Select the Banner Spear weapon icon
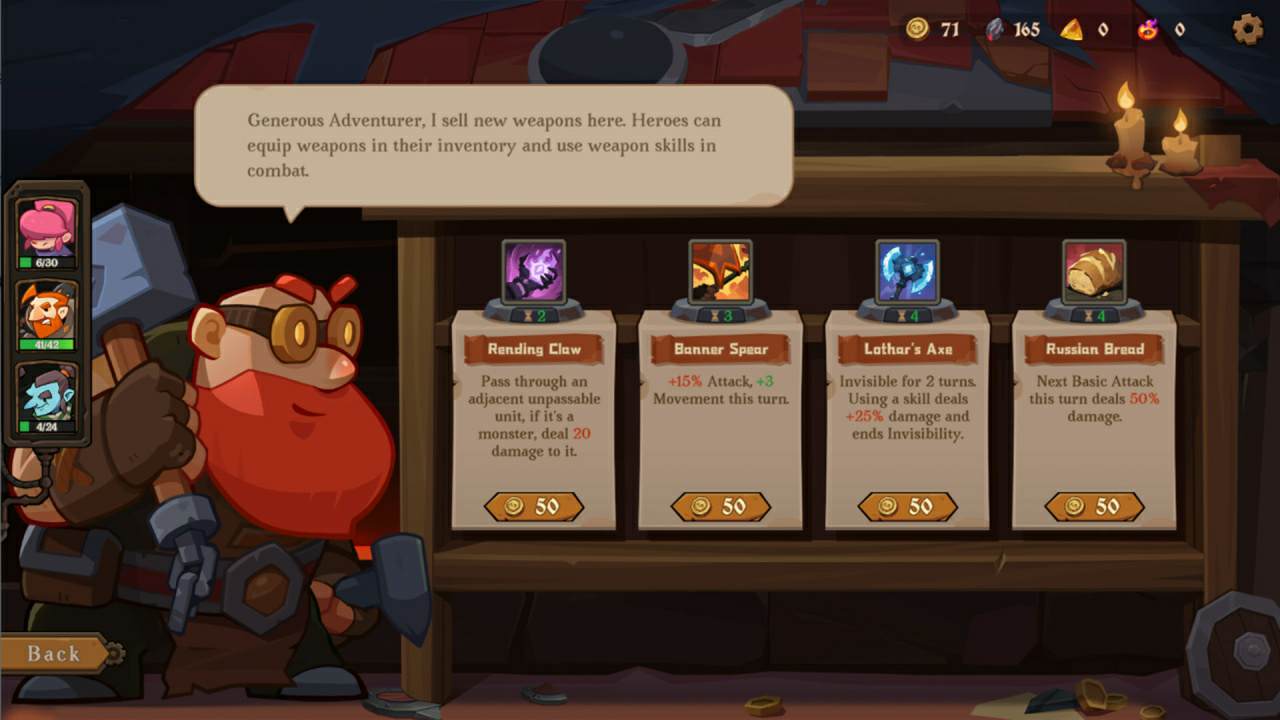 pos(721,270)
